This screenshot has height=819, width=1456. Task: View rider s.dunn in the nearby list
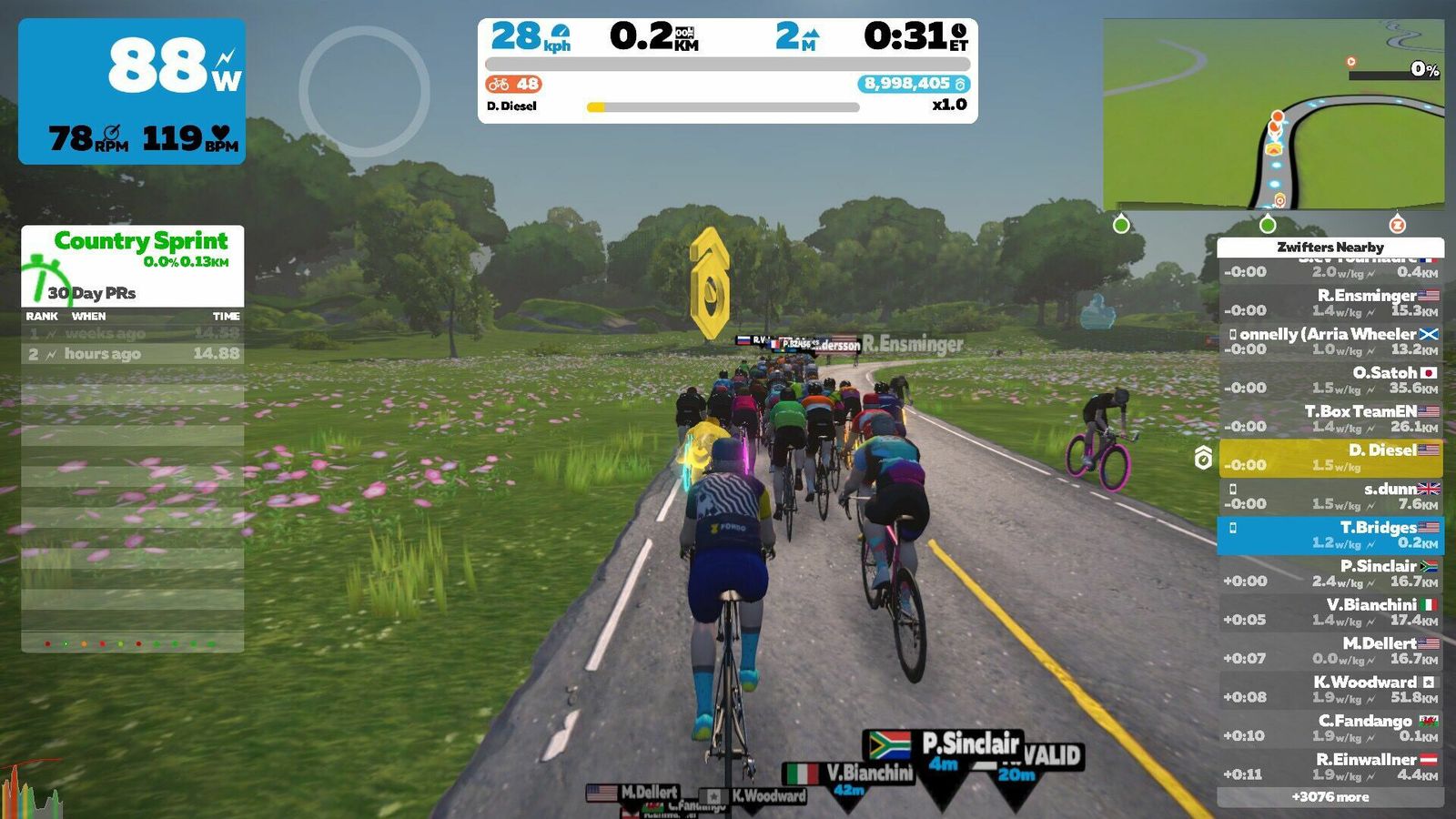tap(1330, 496)
